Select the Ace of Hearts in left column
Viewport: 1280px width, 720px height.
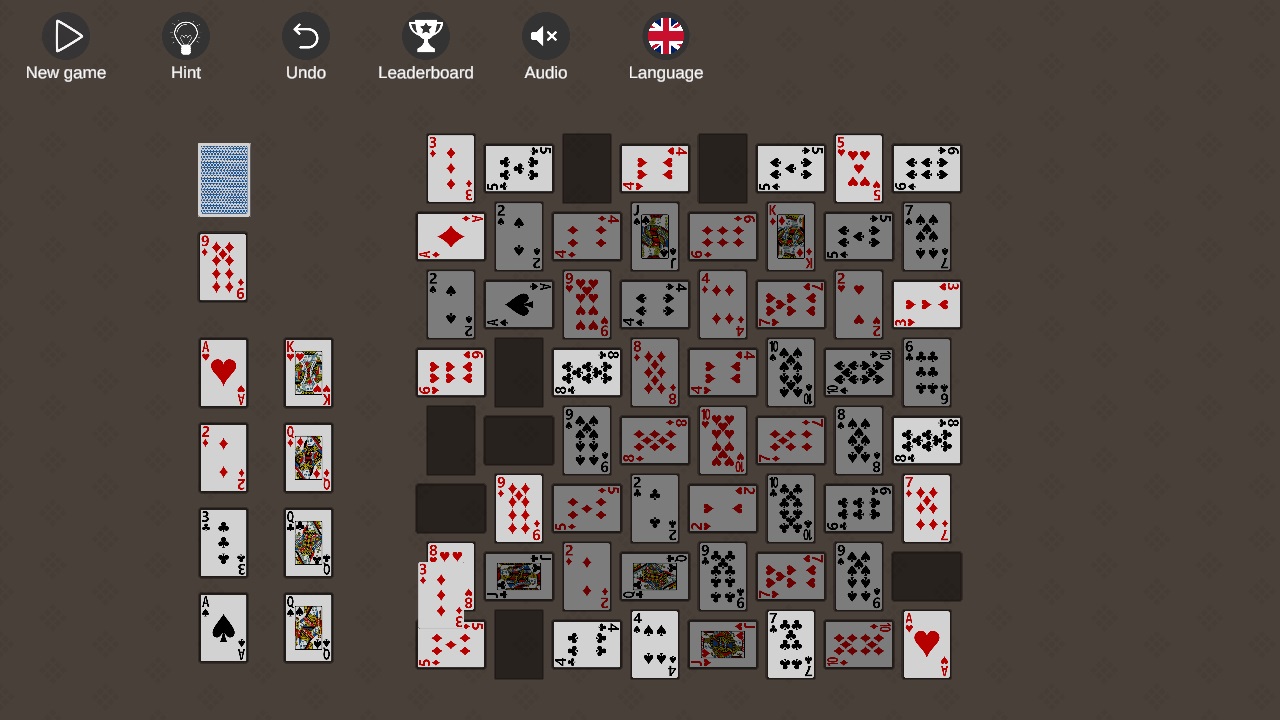pos(223,373)
